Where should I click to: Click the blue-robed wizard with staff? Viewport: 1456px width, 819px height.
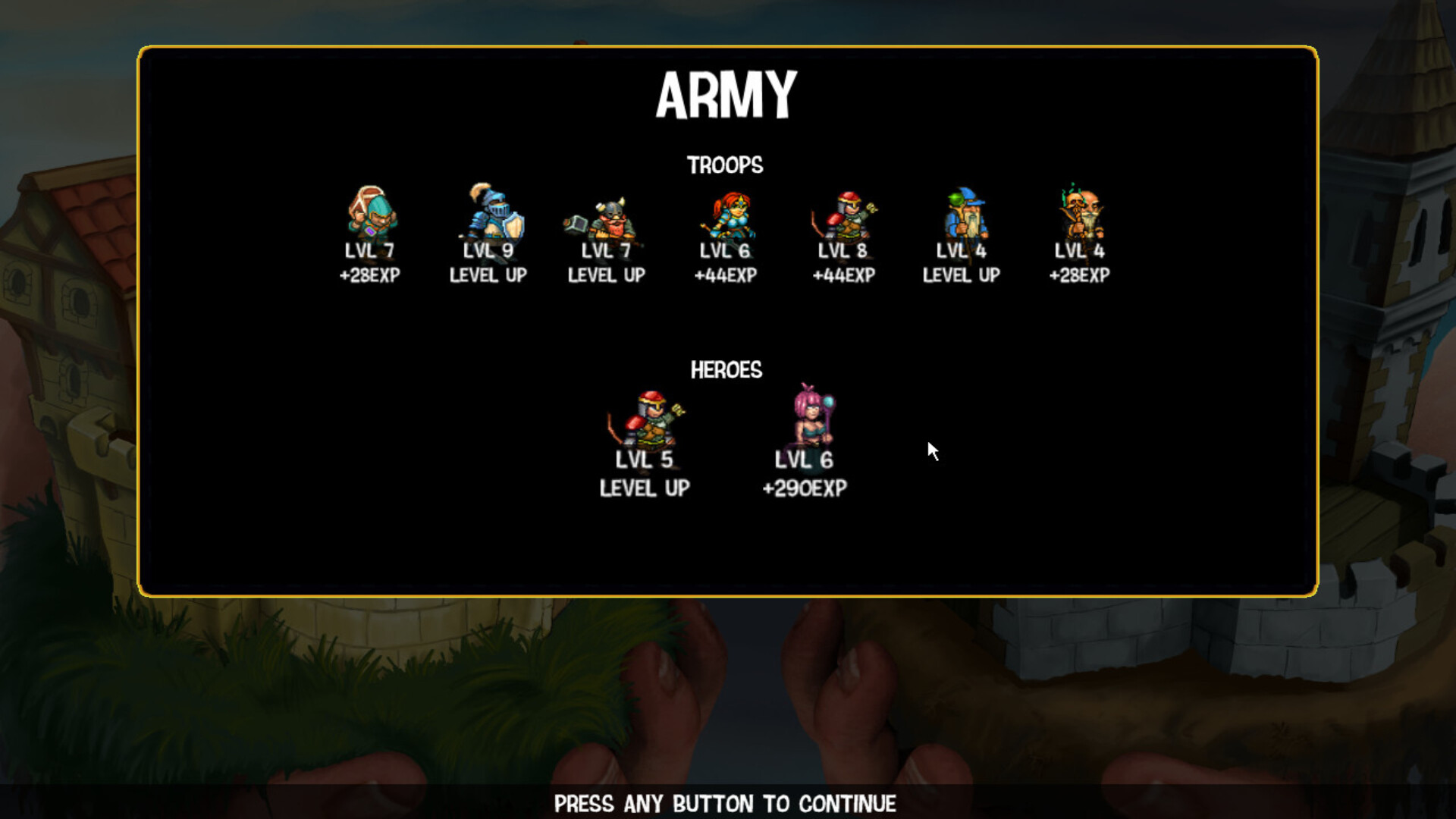[961, 215]
